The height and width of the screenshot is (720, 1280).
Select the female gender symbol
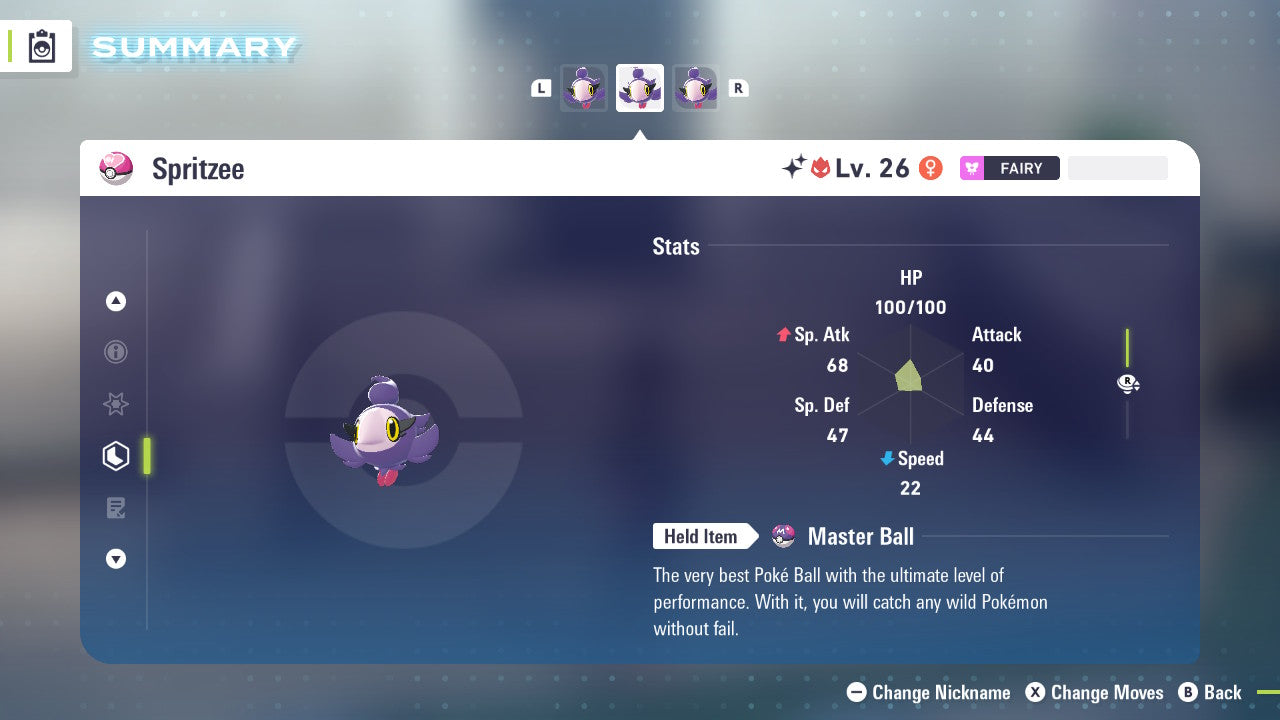(x=930, y=168)
